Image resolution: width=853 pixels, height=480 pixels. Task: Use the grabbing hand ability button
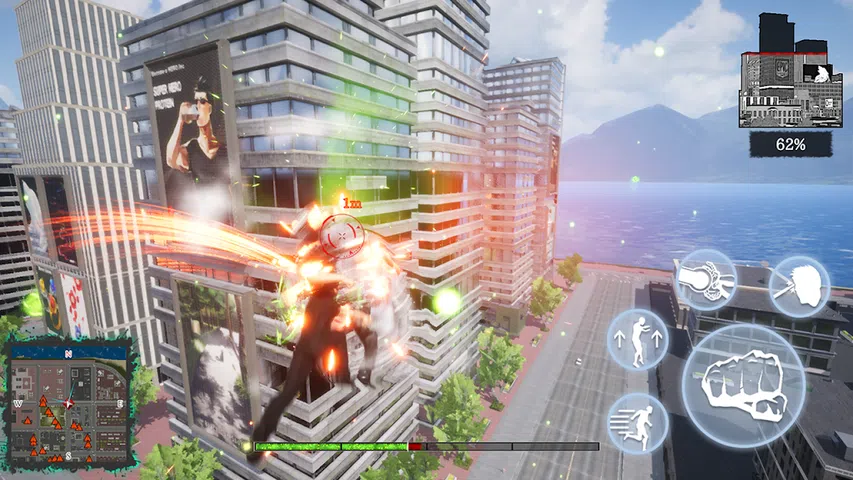click(x=705, y=281)
